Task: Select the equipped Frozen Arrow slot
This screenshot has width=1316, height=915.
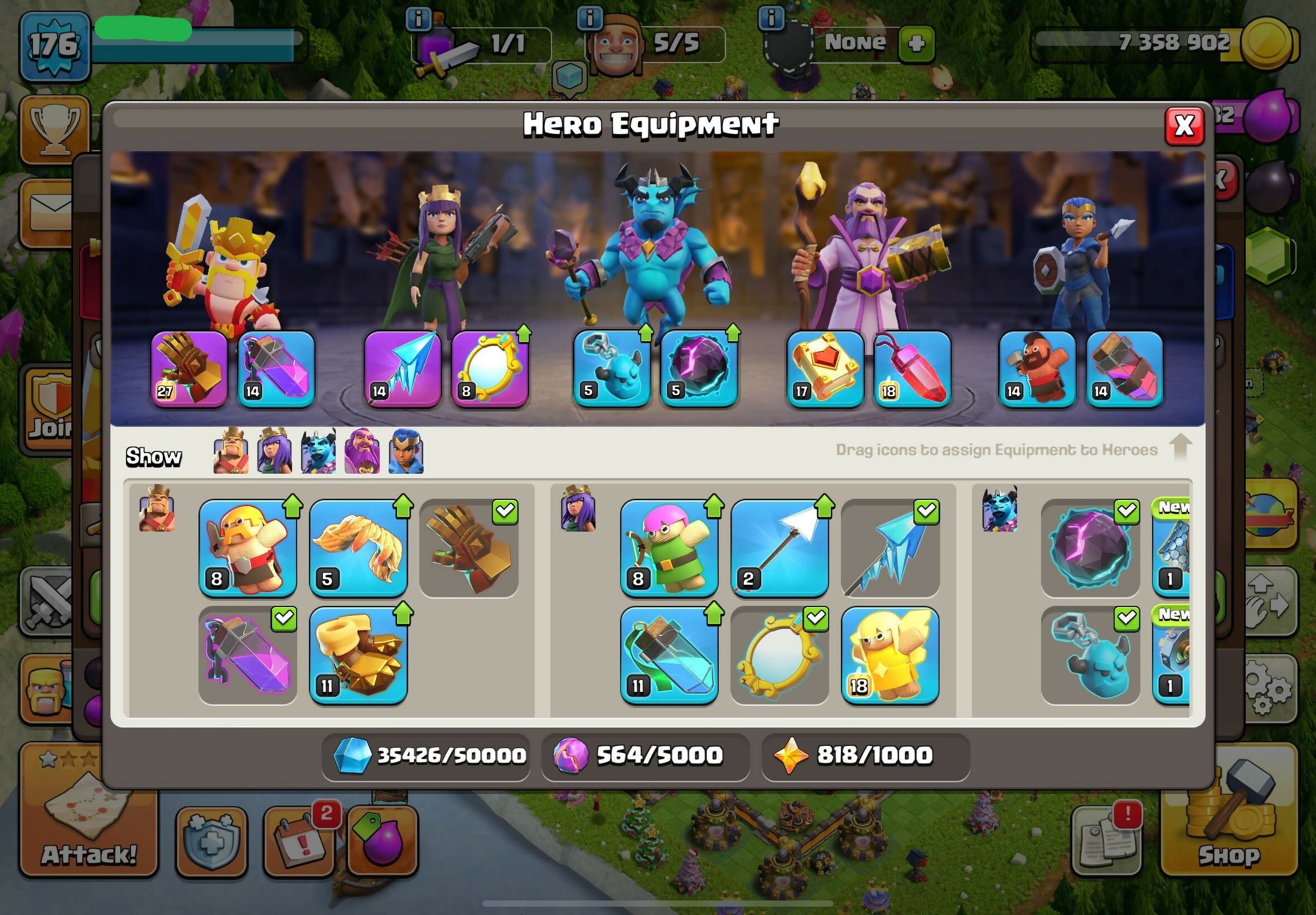Action: pos(402,369)
